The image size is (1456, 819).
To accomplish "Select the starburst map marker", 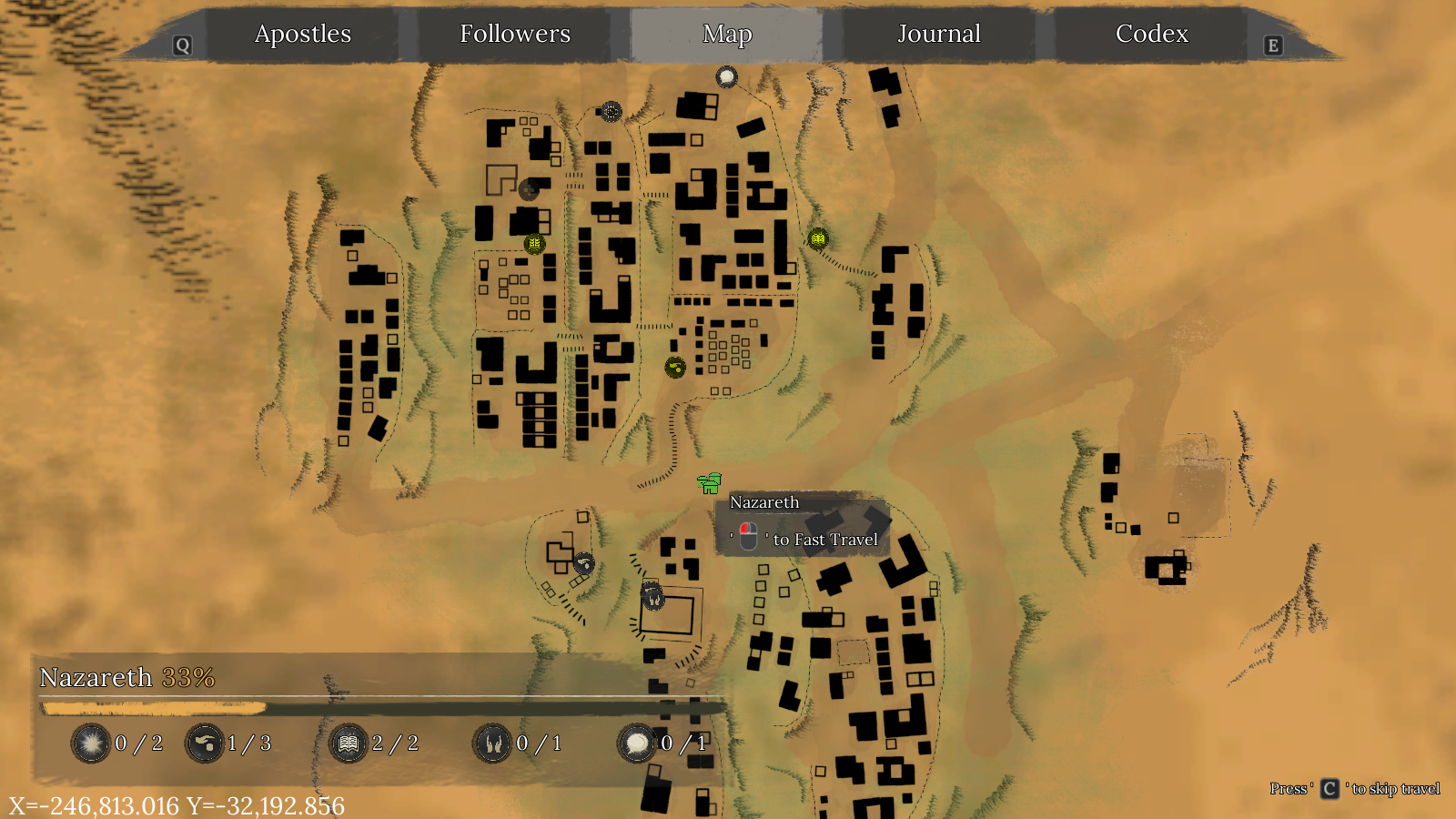I will (x=612, y=111).
